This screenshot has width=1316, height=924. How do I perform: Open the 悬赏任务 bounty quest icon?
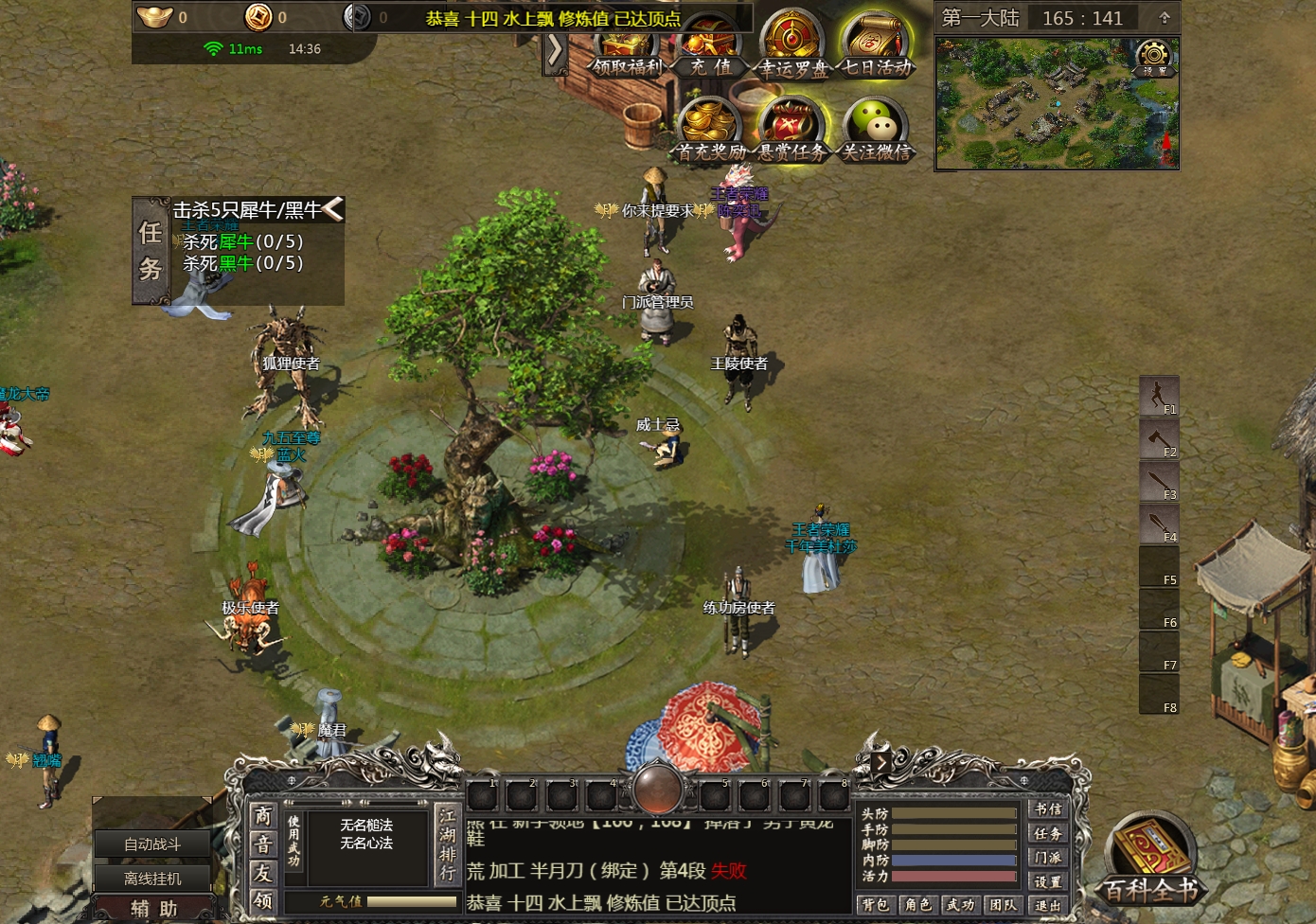792,130
